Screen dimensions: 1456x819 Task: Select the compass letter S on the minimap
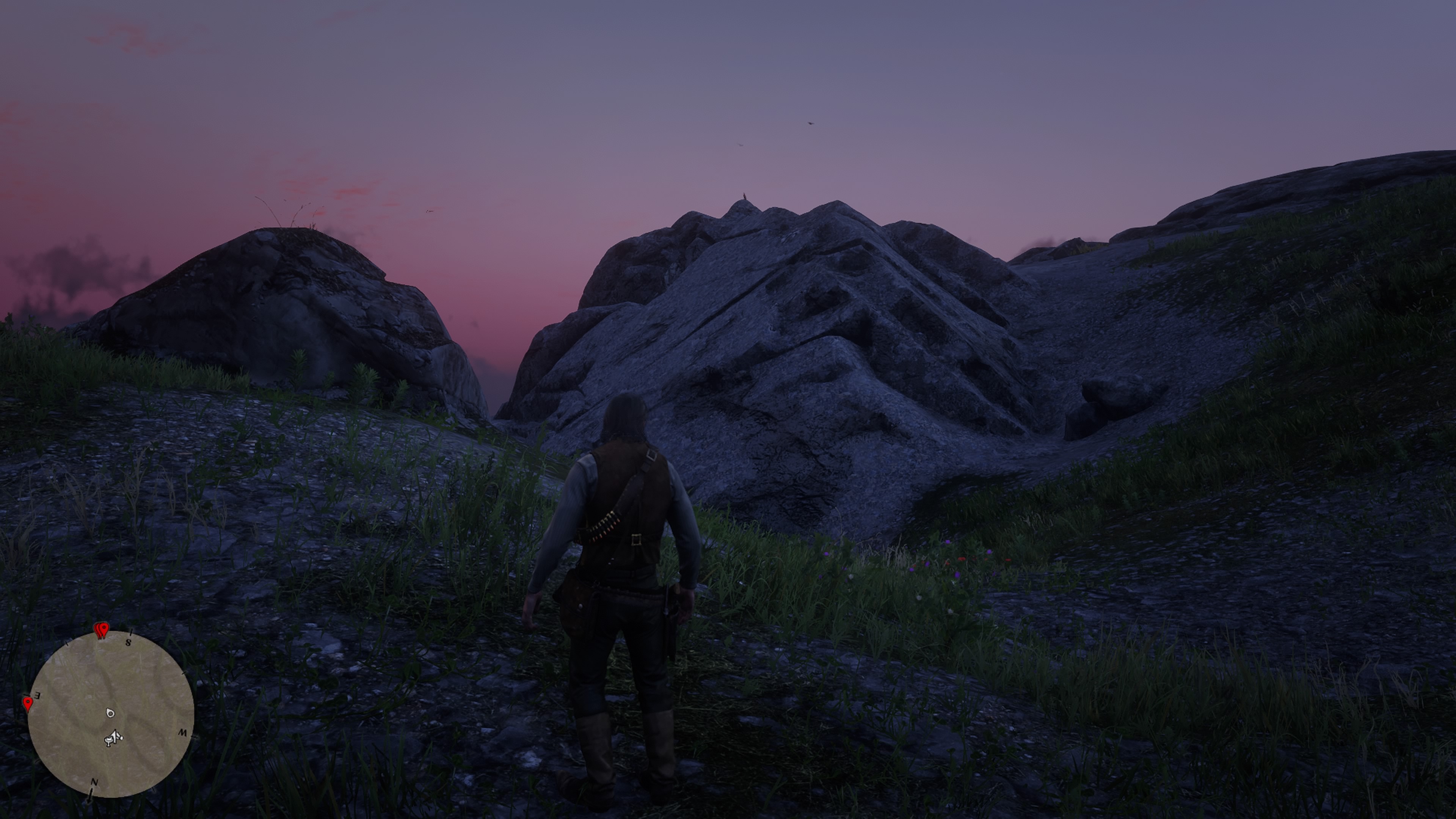coord(128,643)
